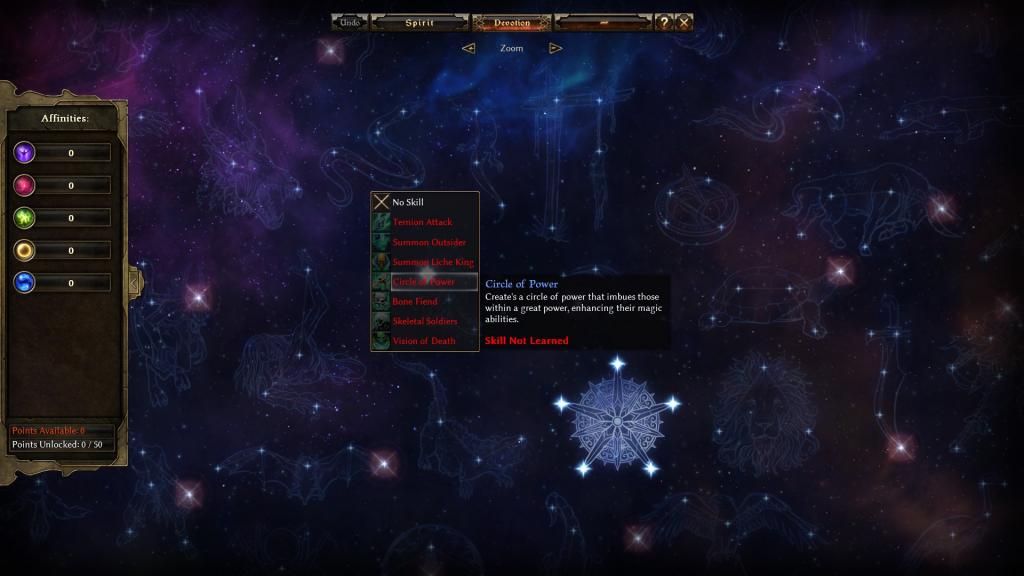Click the yellow ring affinity orb
The width and height of the screenshot is (1024, 576).
point(24,250)
